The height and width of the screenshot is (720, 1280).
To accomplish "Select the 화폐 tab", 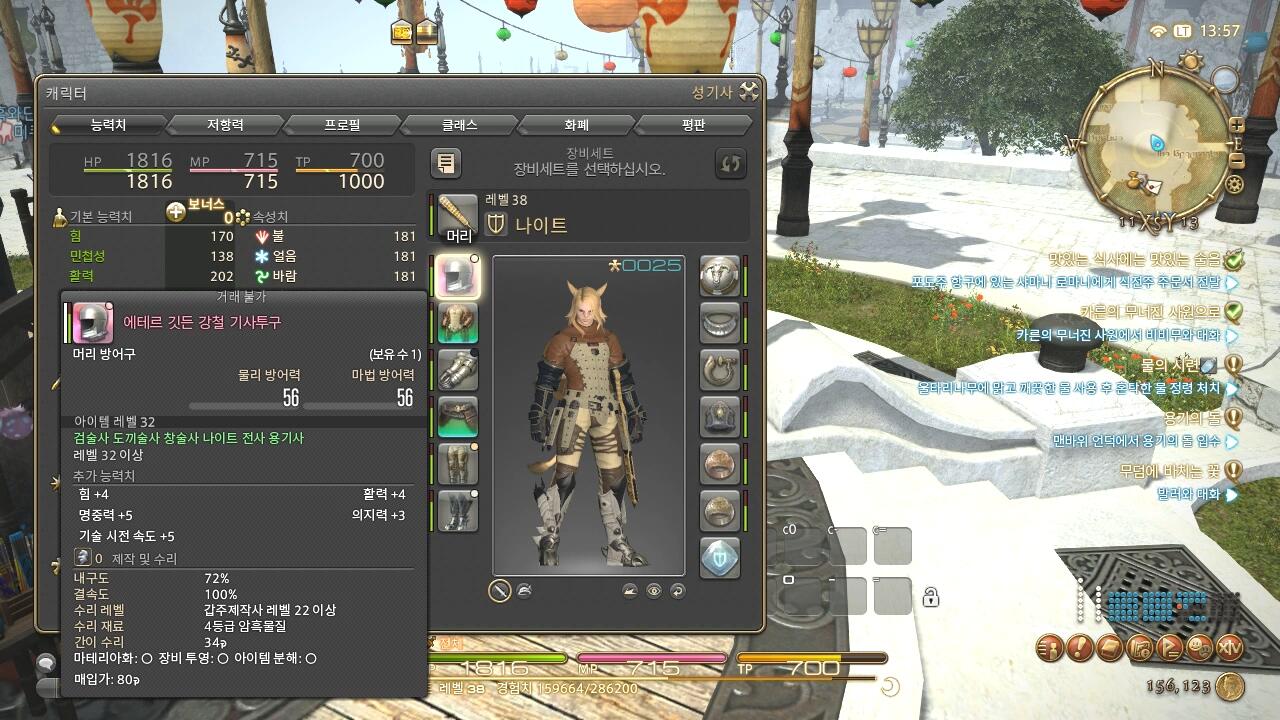I will pos(576,125).
